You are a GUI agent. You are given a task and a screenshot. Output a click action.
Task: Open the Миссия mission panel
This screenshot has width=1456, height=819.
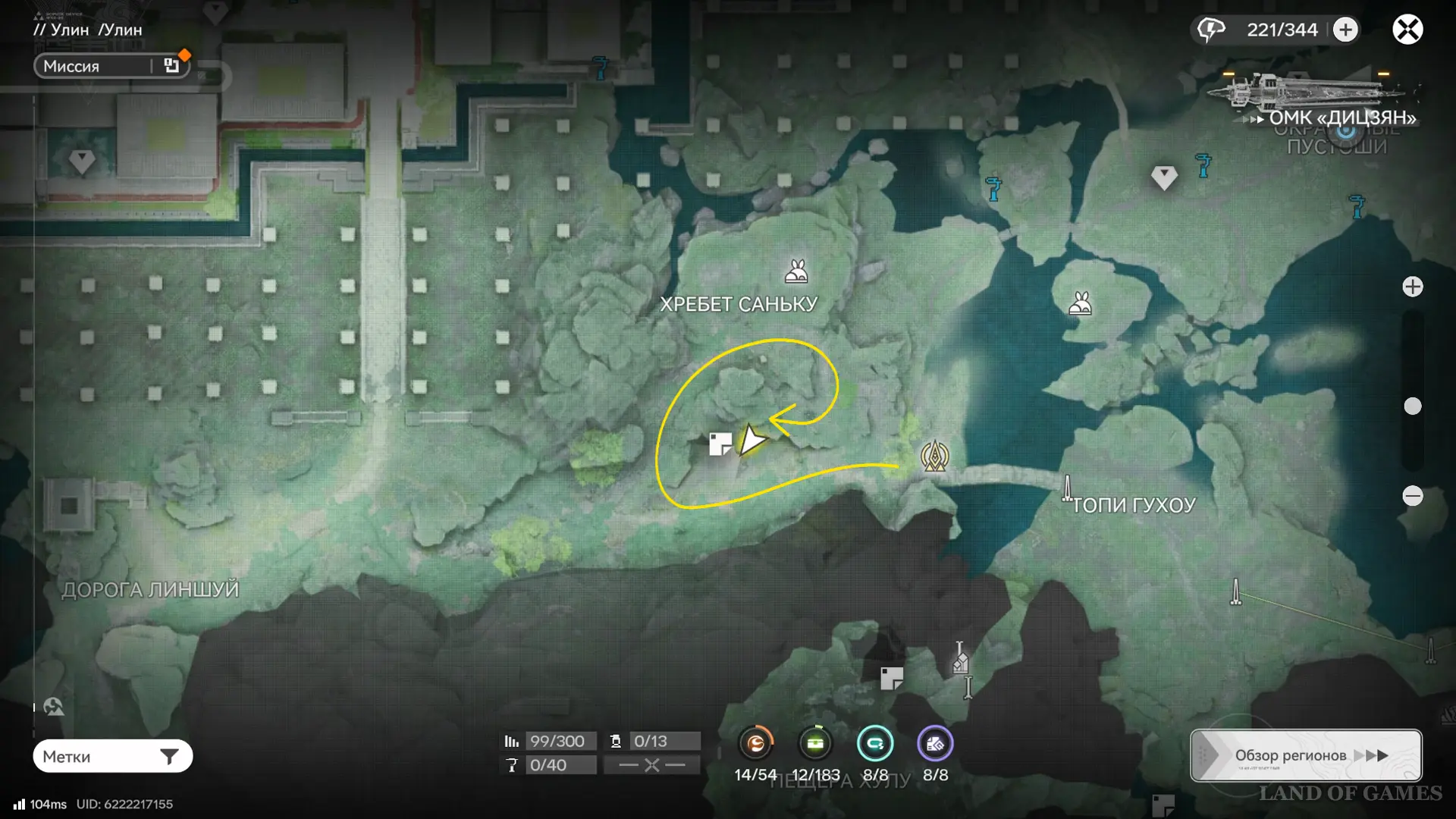click(111, 66)
